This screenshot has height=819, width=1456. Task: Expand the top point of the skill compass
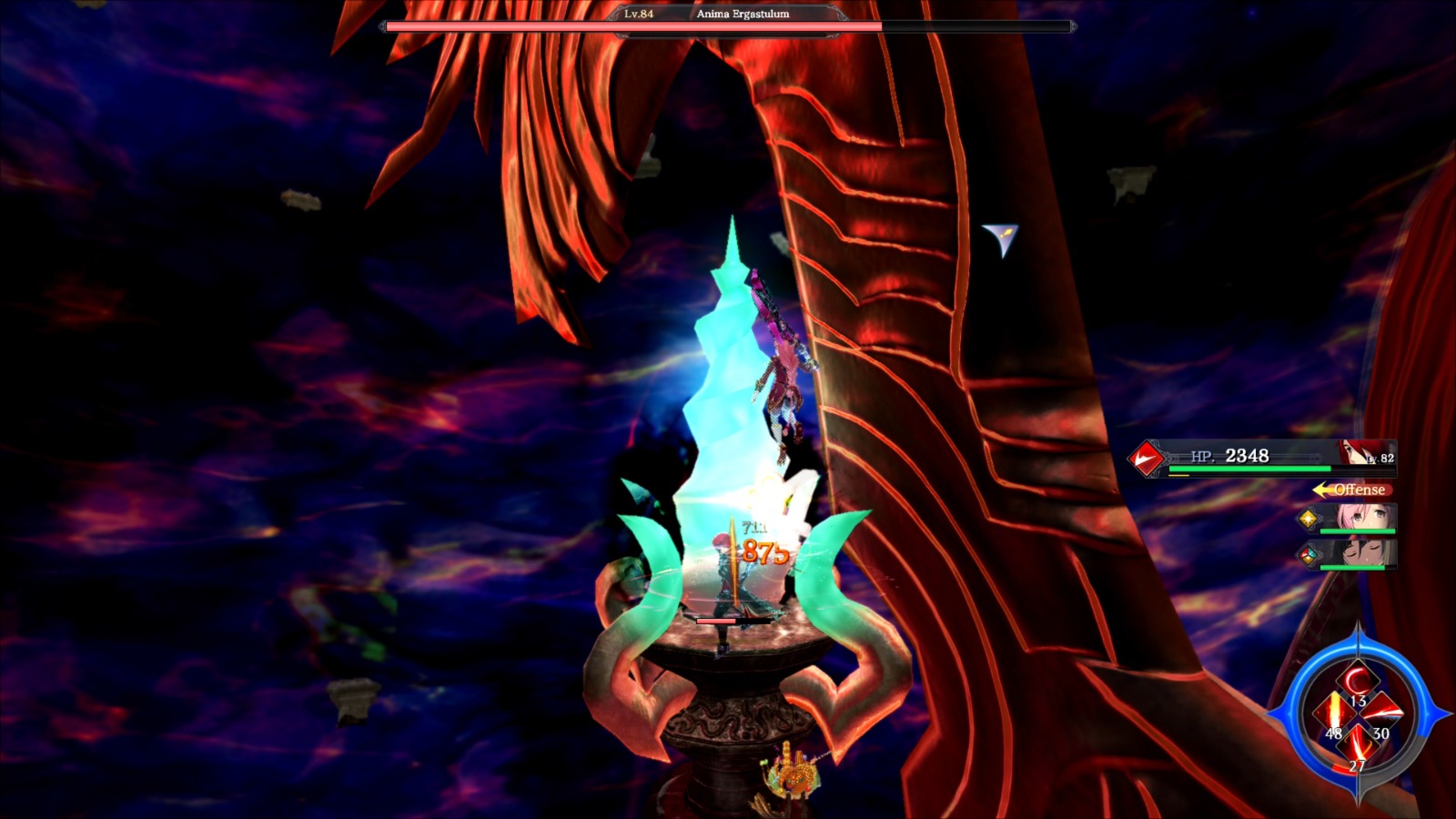click(x=1359, y=633)
